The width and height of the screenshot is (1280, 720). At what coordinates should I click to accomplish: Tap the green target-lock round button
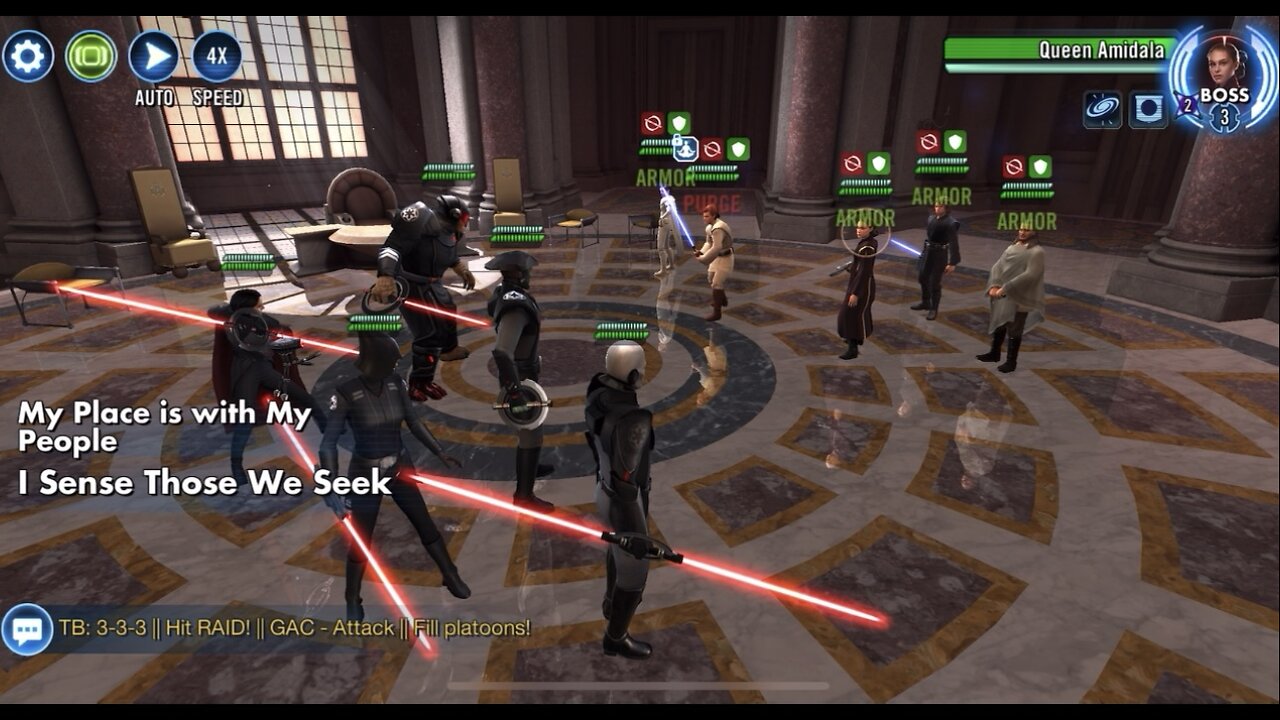pyautogui.click(x=91, y=56)
